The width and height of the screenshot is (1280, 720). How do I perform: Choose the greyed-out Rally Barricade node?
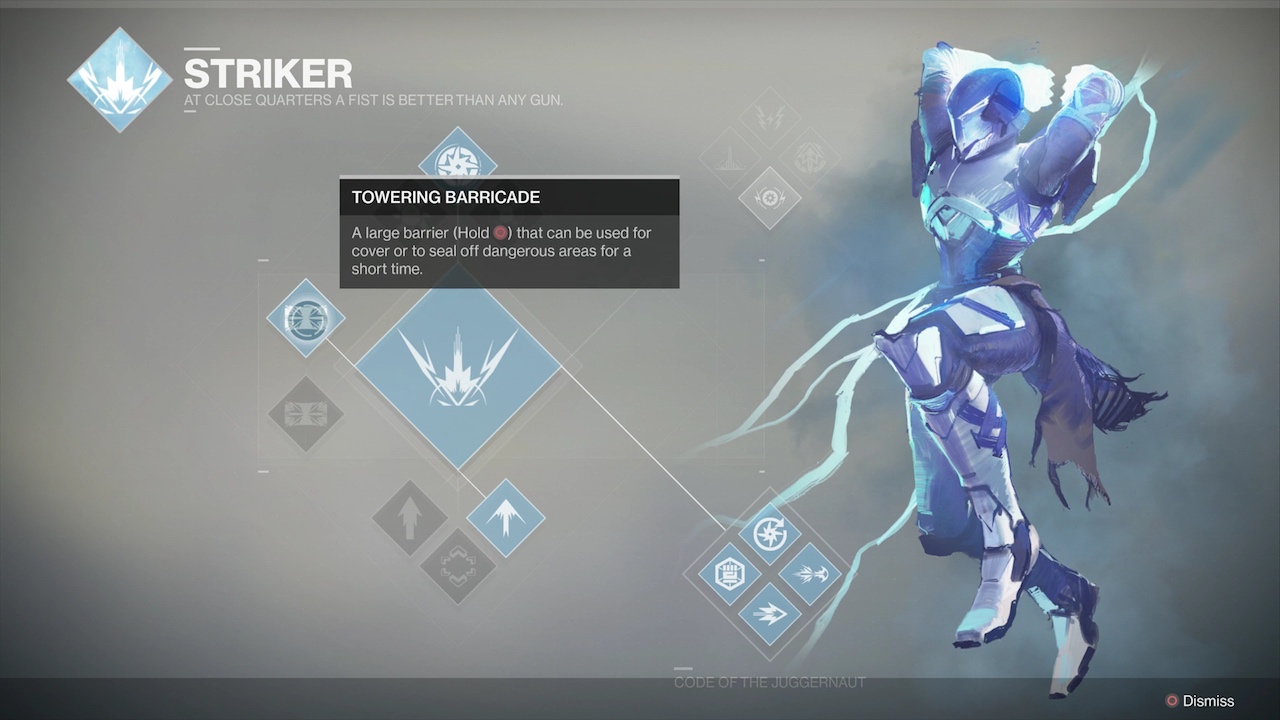(306, 414)
